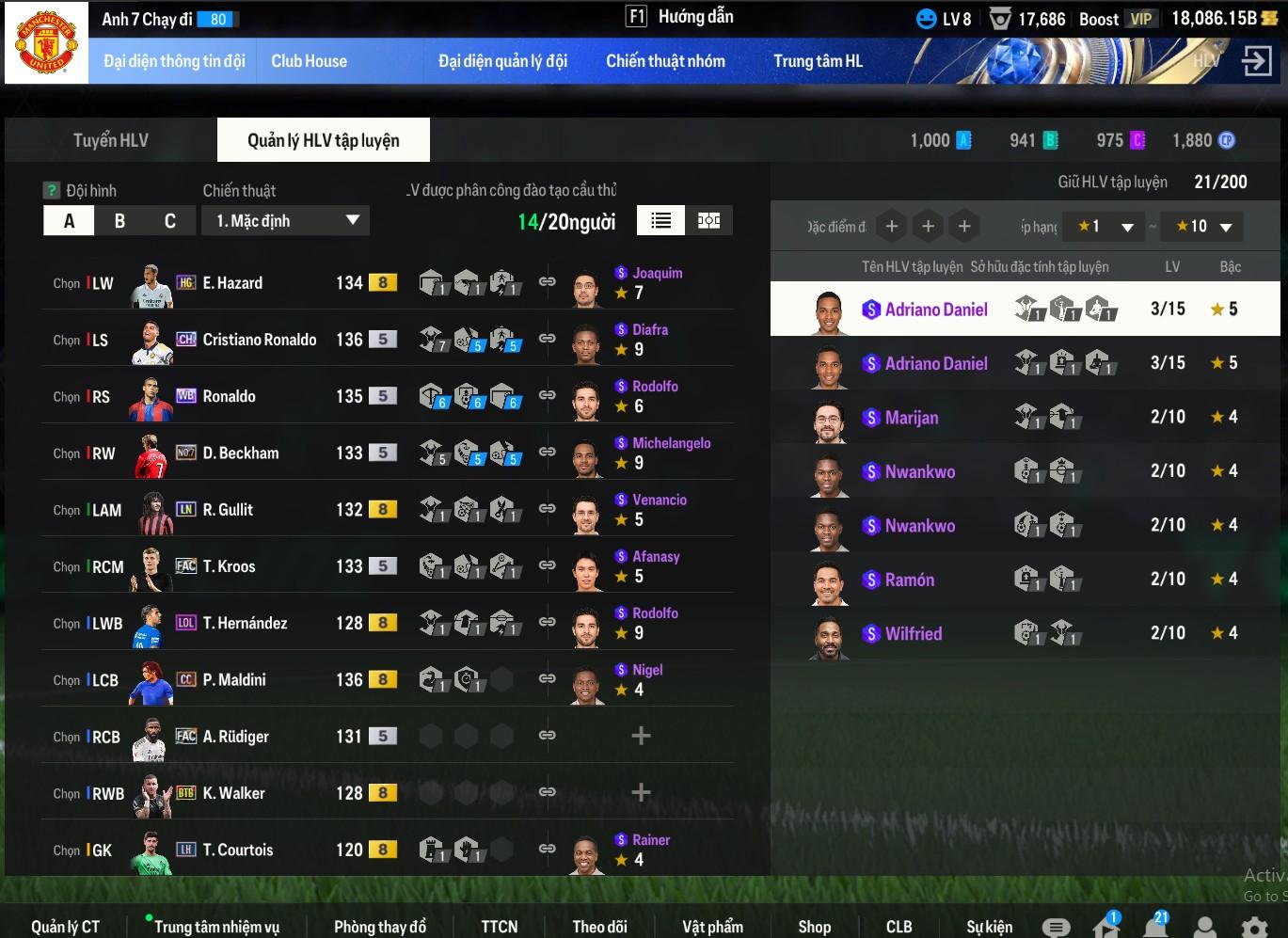Open the Mặc định tactics dropdown
The height and width of the screenshot is (938, 1288).
(286, 221)
